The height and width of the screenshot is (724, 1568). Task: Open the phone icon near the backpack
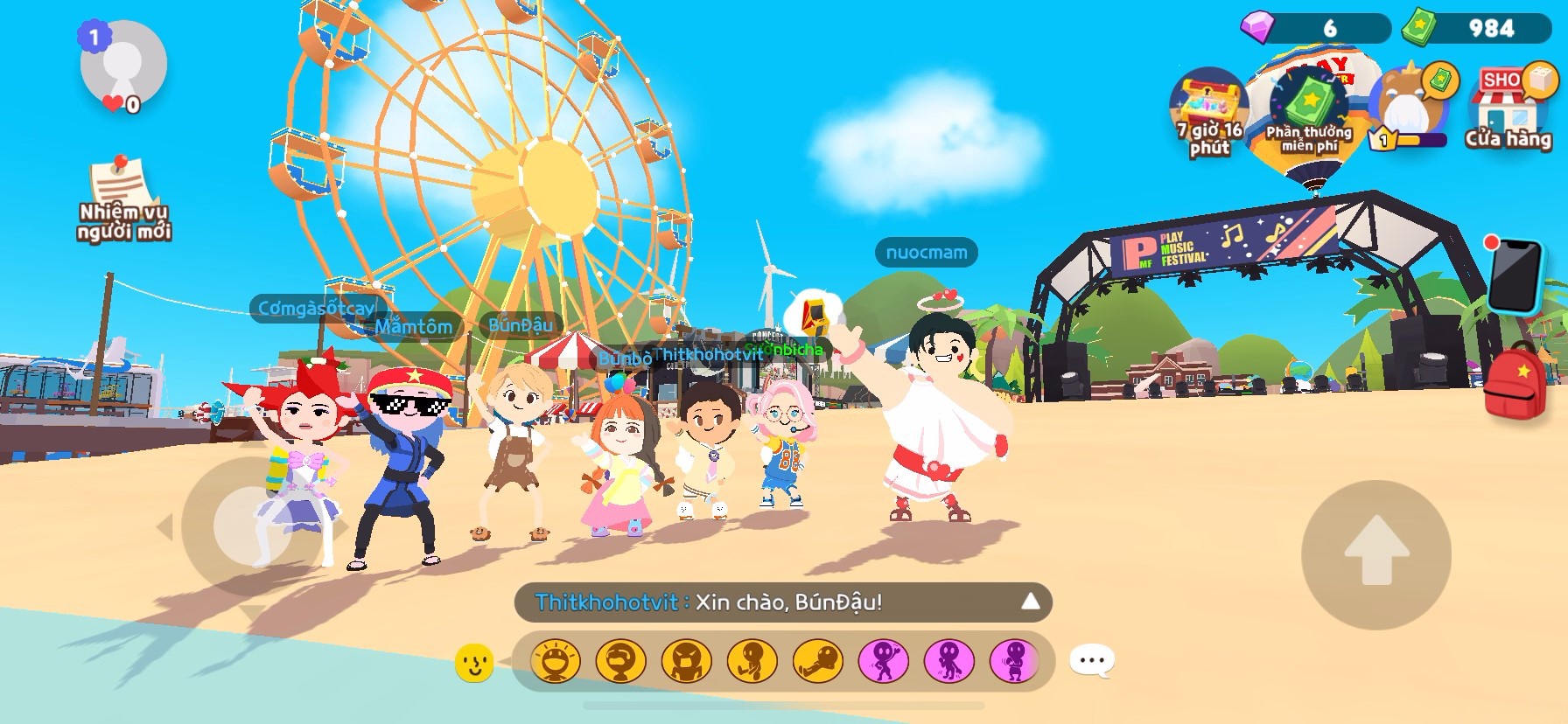[1516, 275]
